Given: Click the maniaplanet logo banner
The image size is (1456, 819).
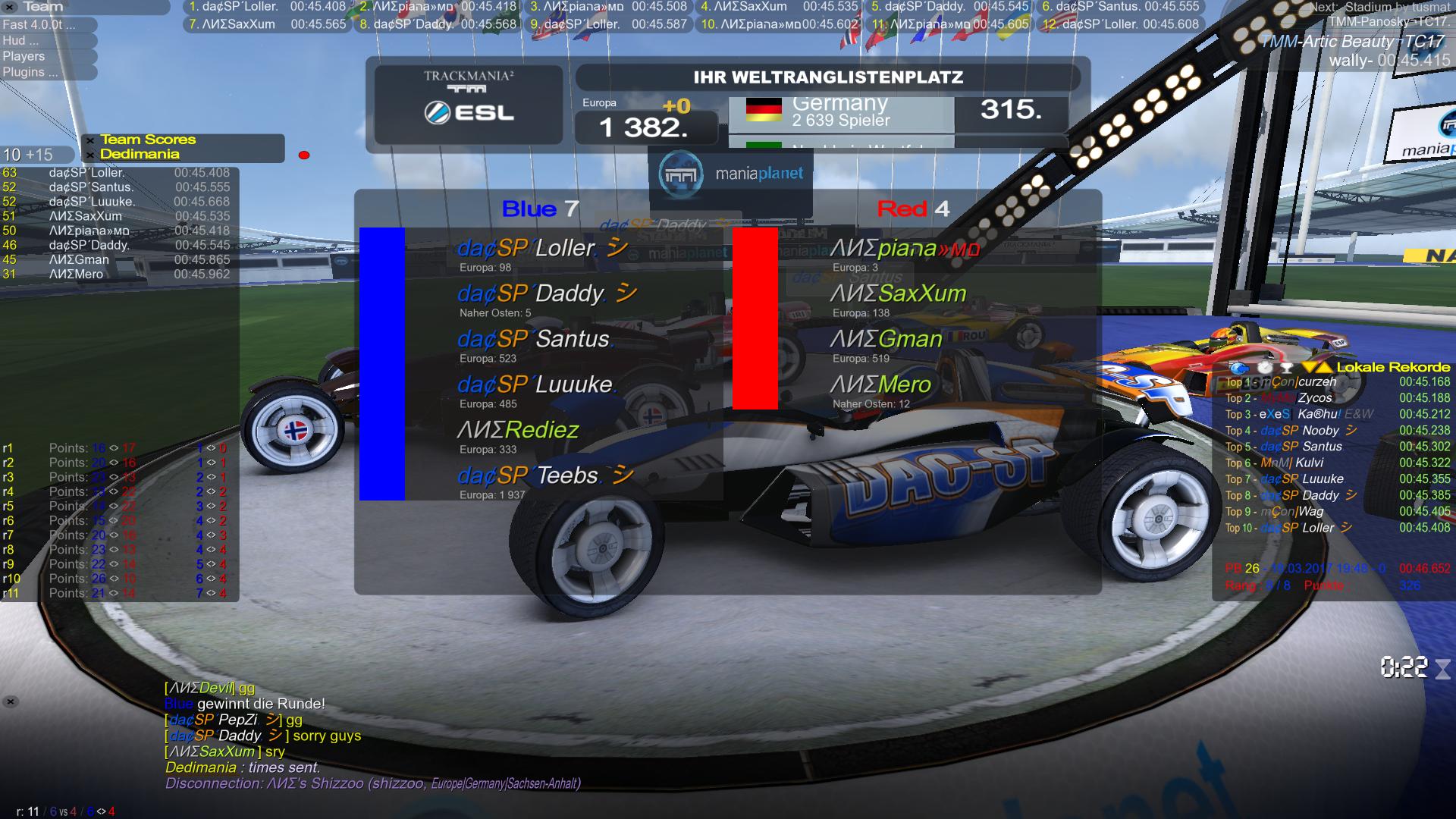Looking at the screenshot, I should coord(731,174).
